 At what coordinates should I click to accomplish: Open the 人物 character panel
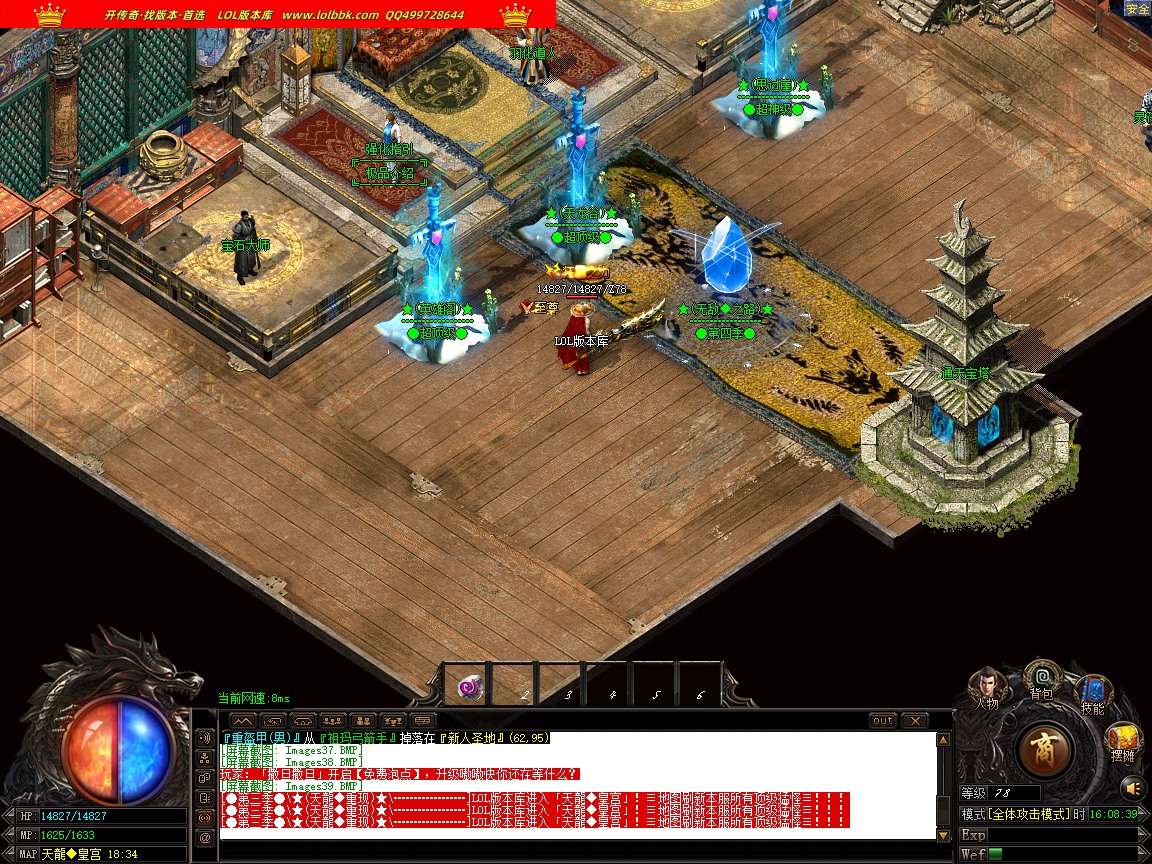[987, 687]
